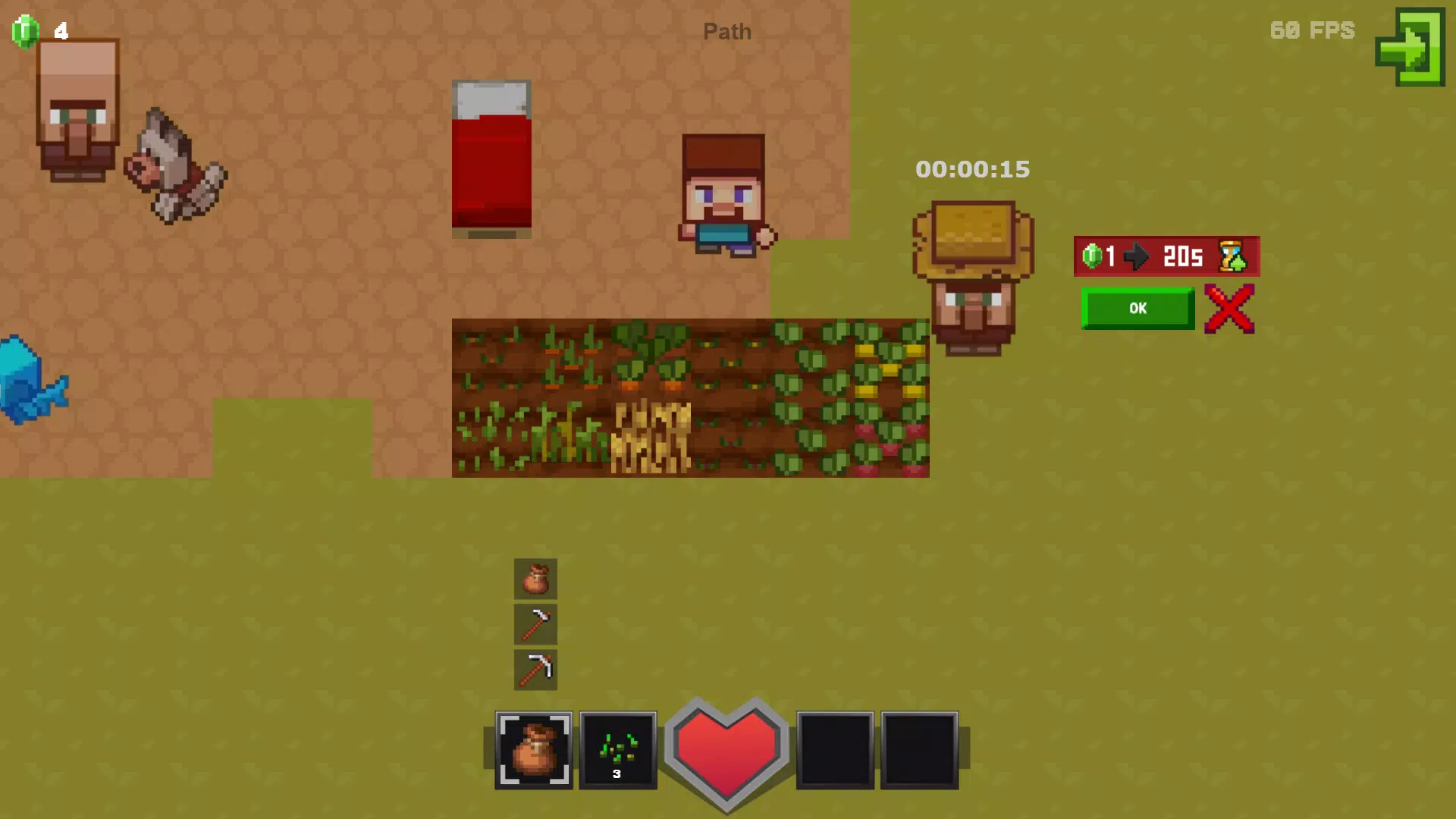The image size is (1456, 819).
Task: Click the green exit arrow icon
Action: click(1410, 47)
